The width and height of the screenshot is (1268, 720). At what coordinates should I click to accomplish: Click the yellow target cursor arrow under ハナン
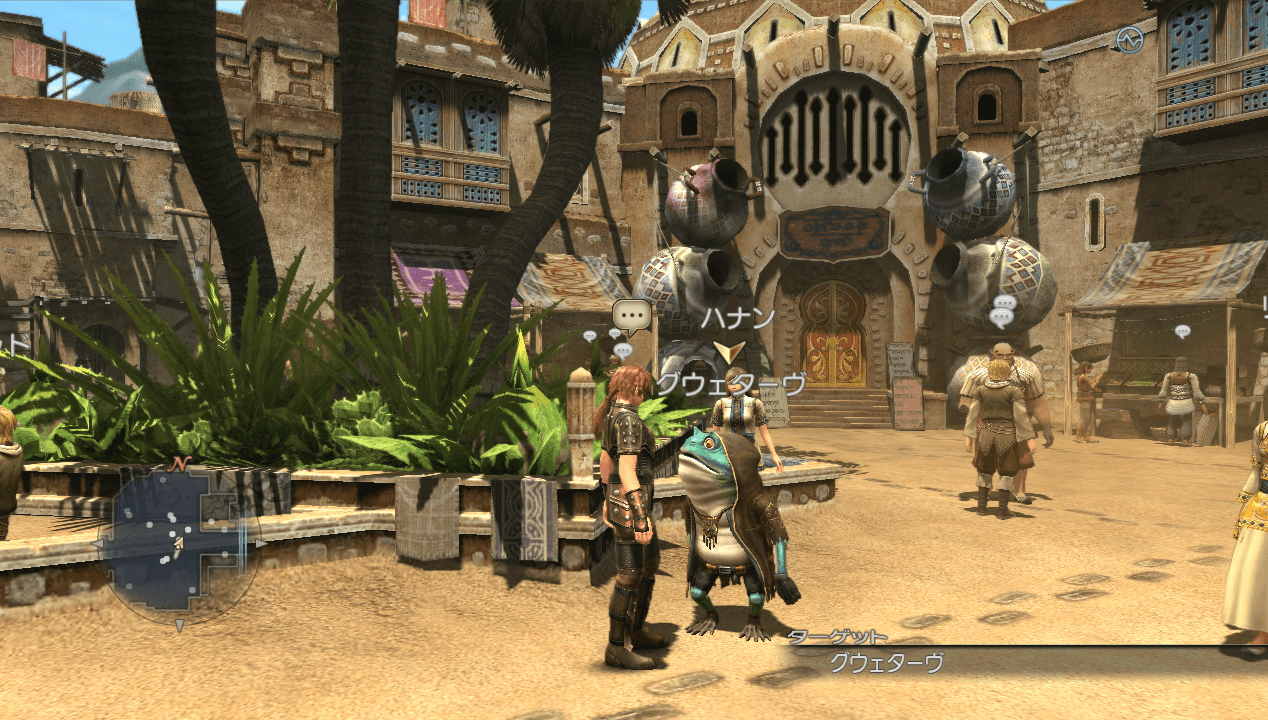pos(728,352)
